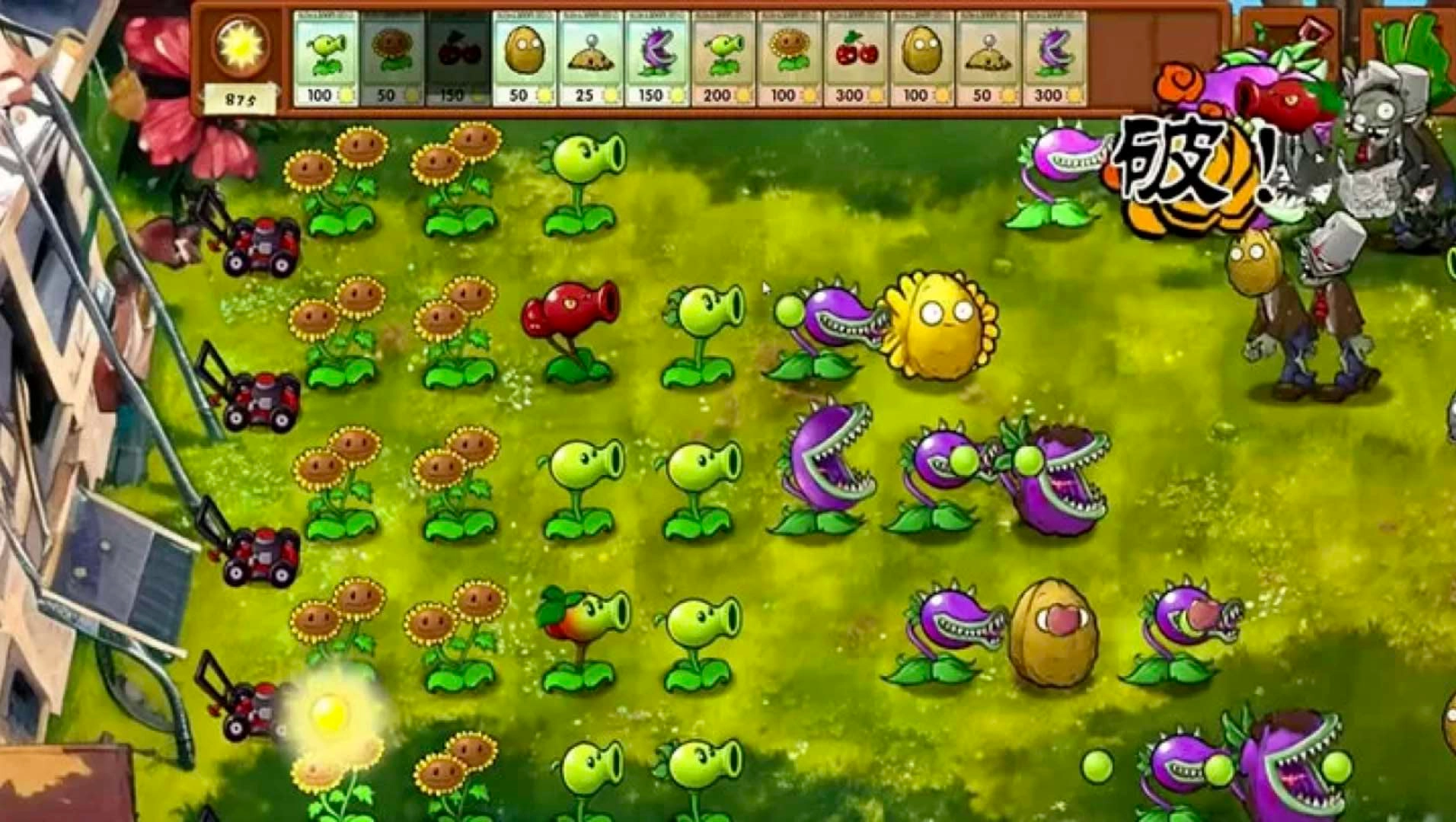Click the lawn mower in the bottom lane
1456x822 pixels.
pos(251,712)
